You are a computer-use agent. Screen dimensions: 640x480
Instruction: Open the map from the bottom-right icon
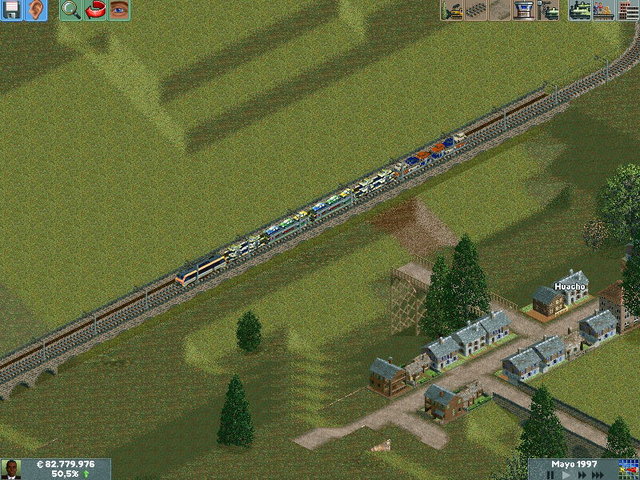tap(630, 467)
